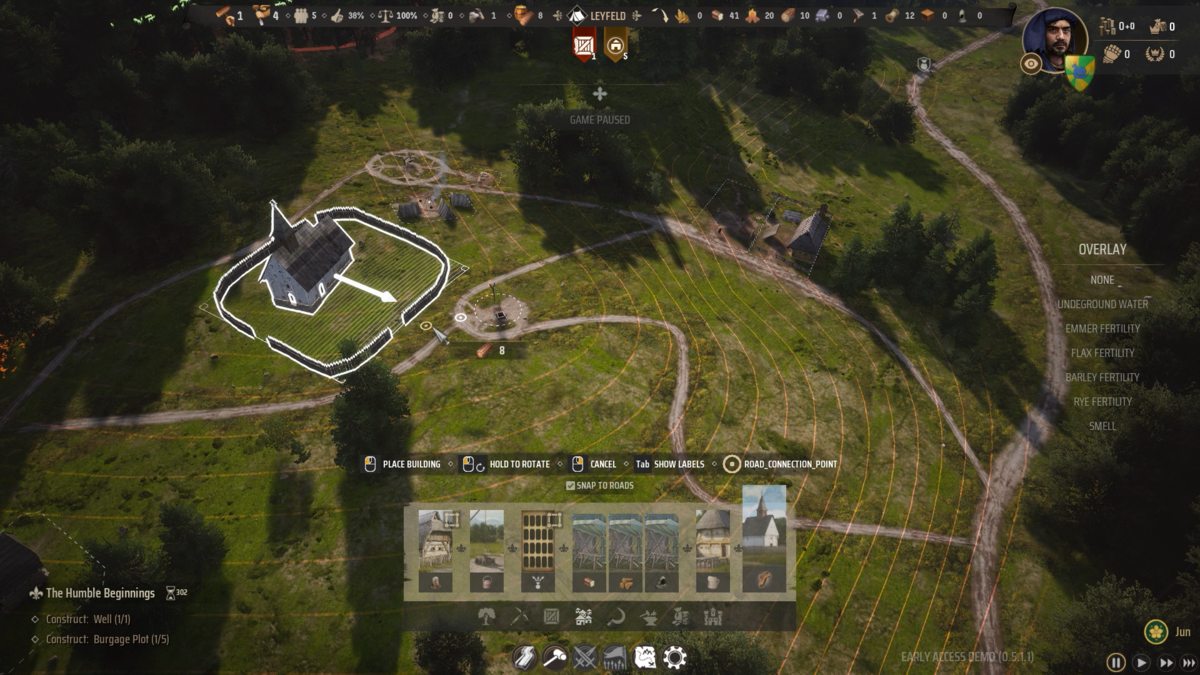This screenshot has width=1200, height=675.
Task: Switch overlay to Rye Fertility
Action: coord(1102,401)
